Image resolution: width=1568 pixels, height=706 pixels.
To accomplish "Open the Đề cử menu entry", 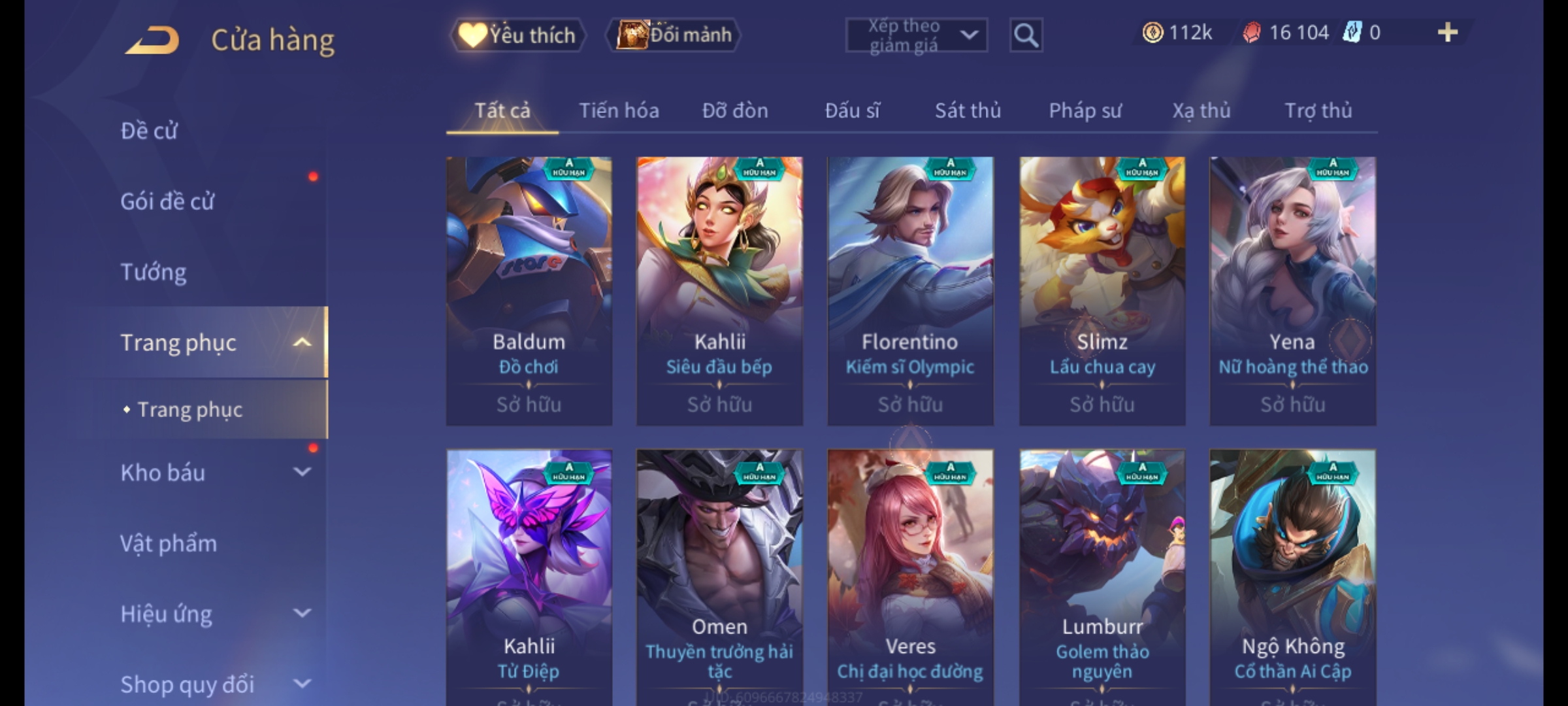I will point(149,131).
